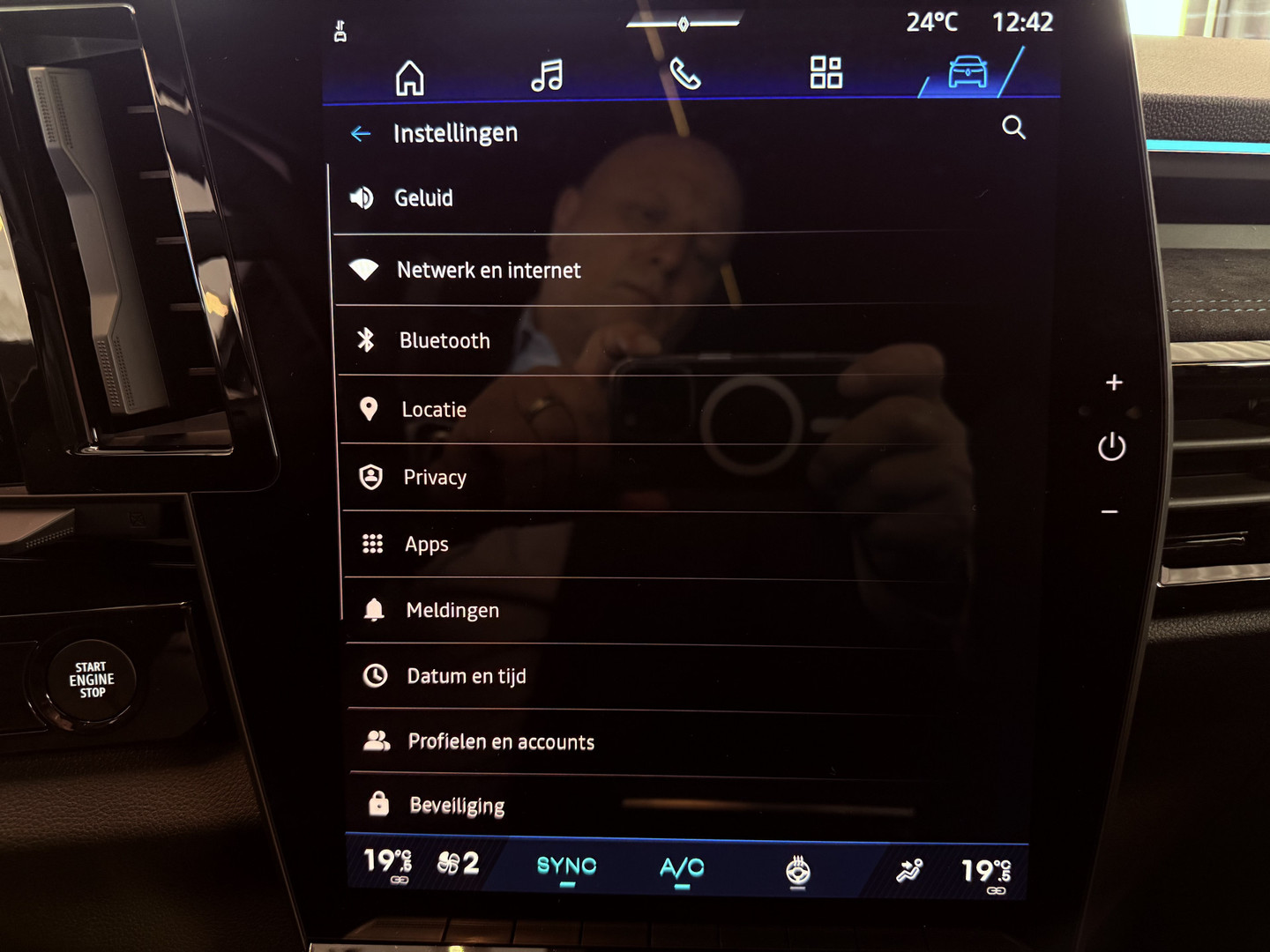Select the Beveiliging entry

tap(456, 806)
